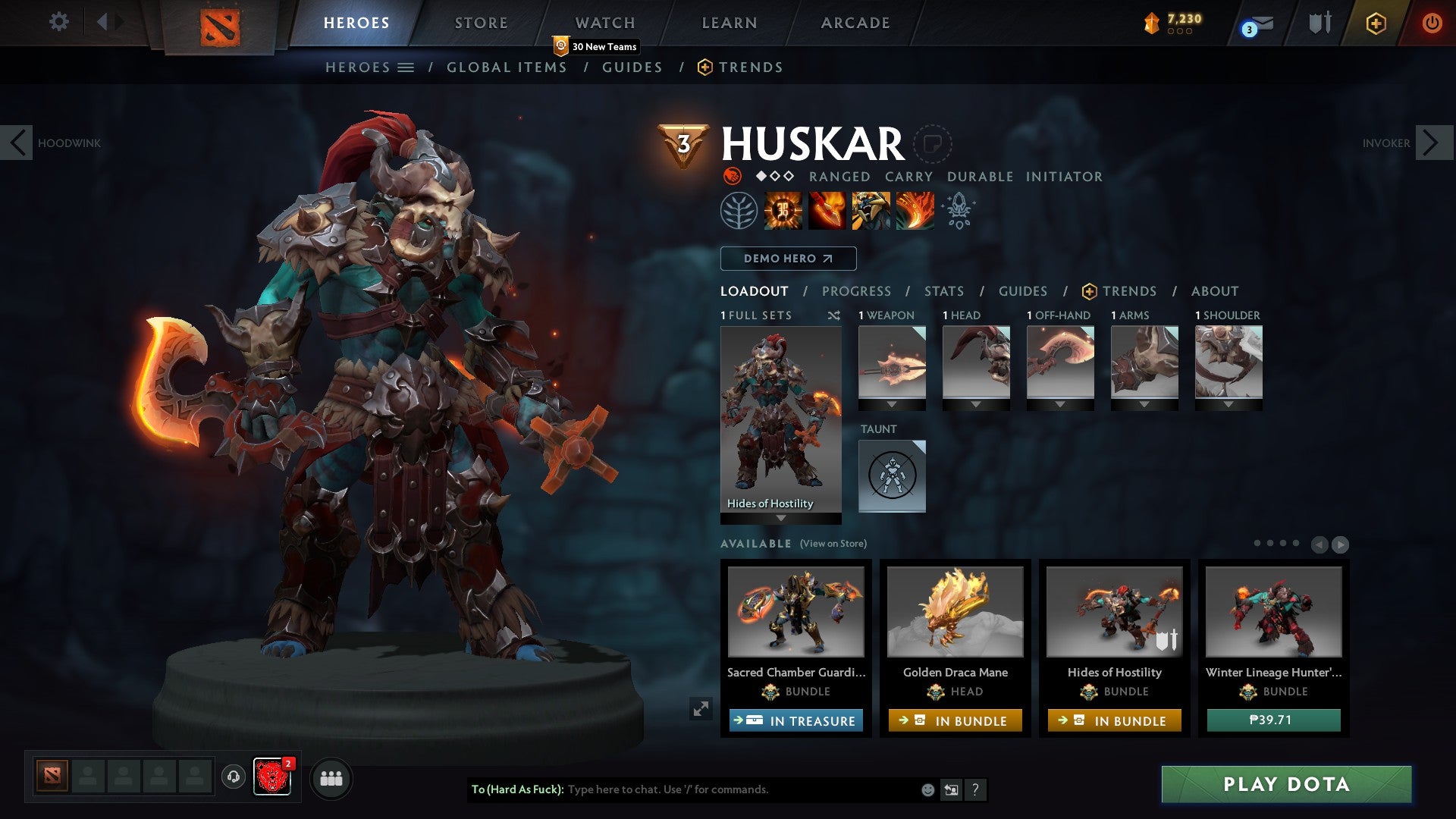Expand Hides of Hostility full set options
The width and height of the screenshot is (1456, 819).
(780, 519)
